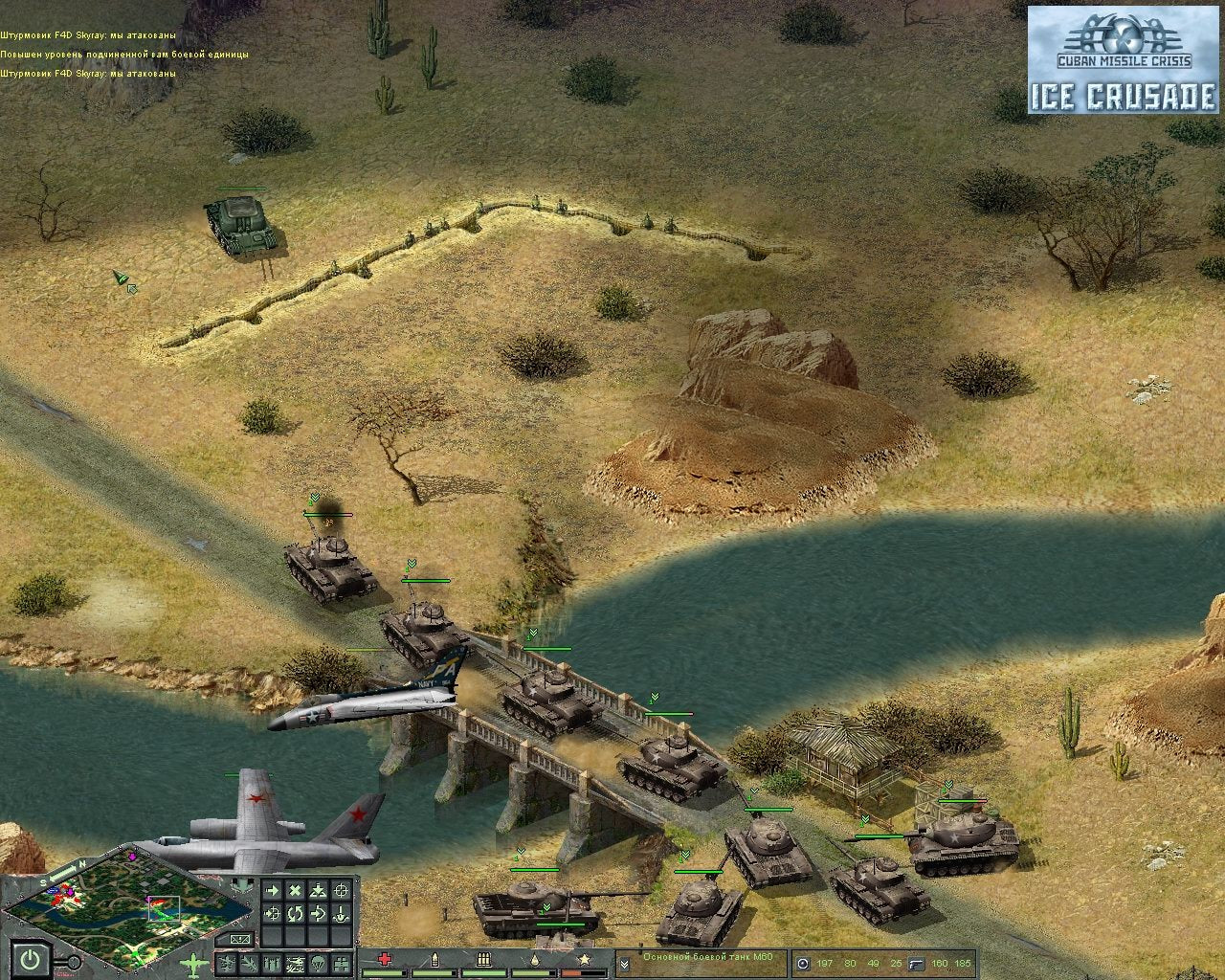The image size is (1225, 980).
Task: Click the Stop command icon
Action: pos(296,889)
